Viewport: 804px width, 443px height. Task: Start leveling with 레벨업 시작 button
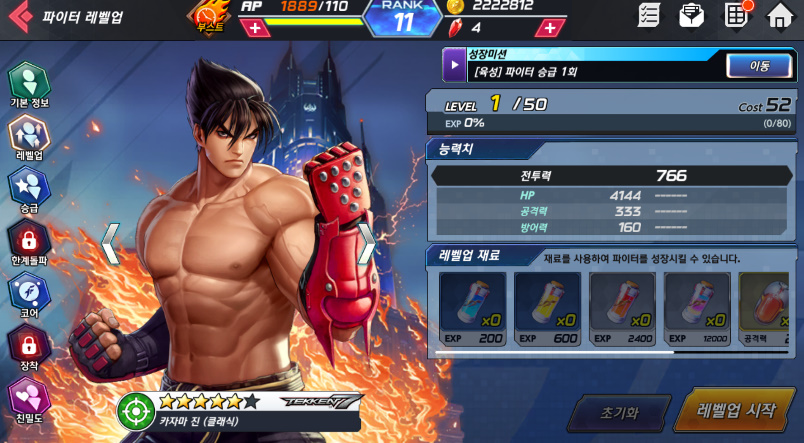point(735,410)
